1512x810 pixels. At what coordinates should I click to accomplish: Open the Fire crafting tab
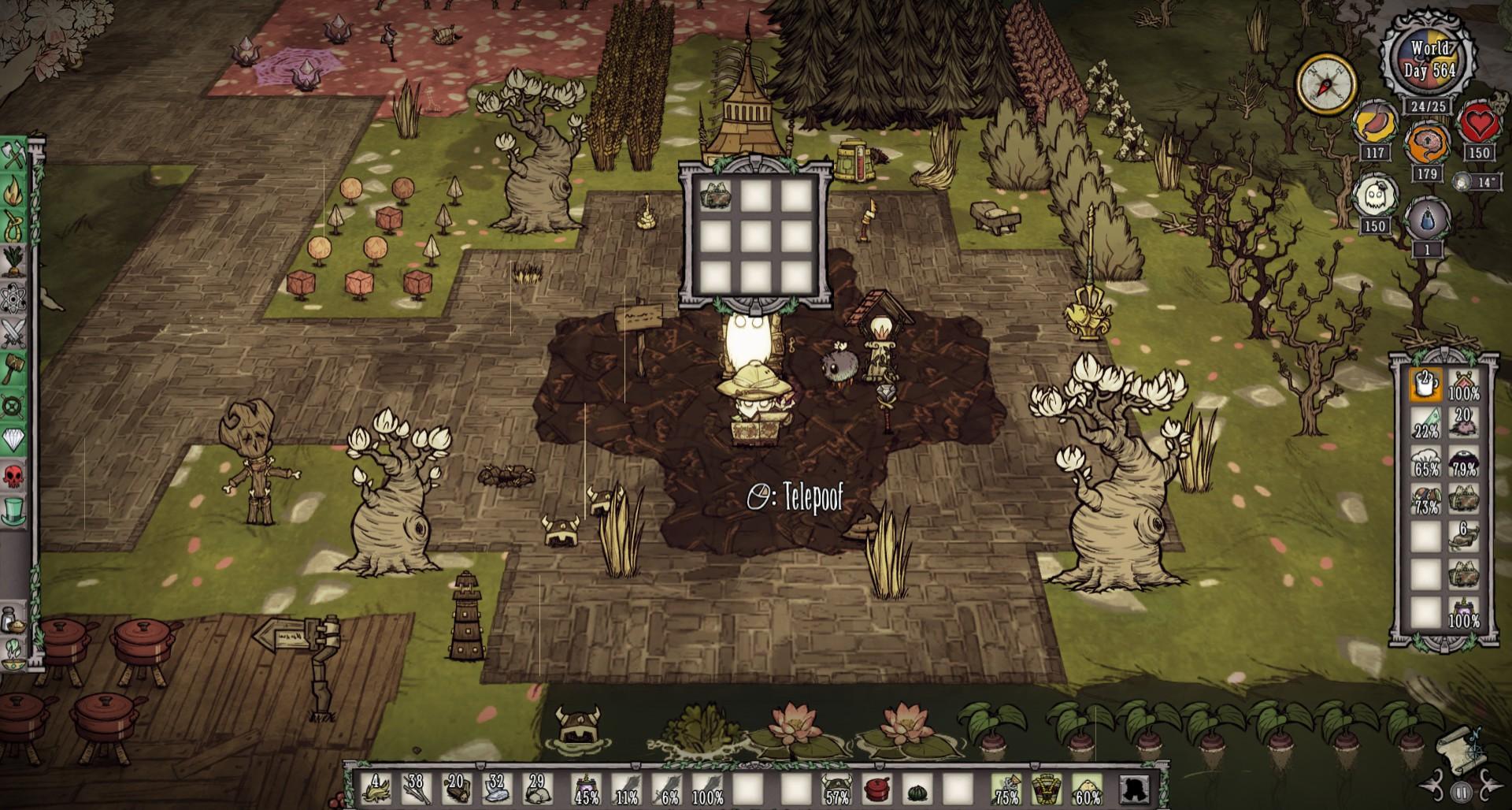15,192
